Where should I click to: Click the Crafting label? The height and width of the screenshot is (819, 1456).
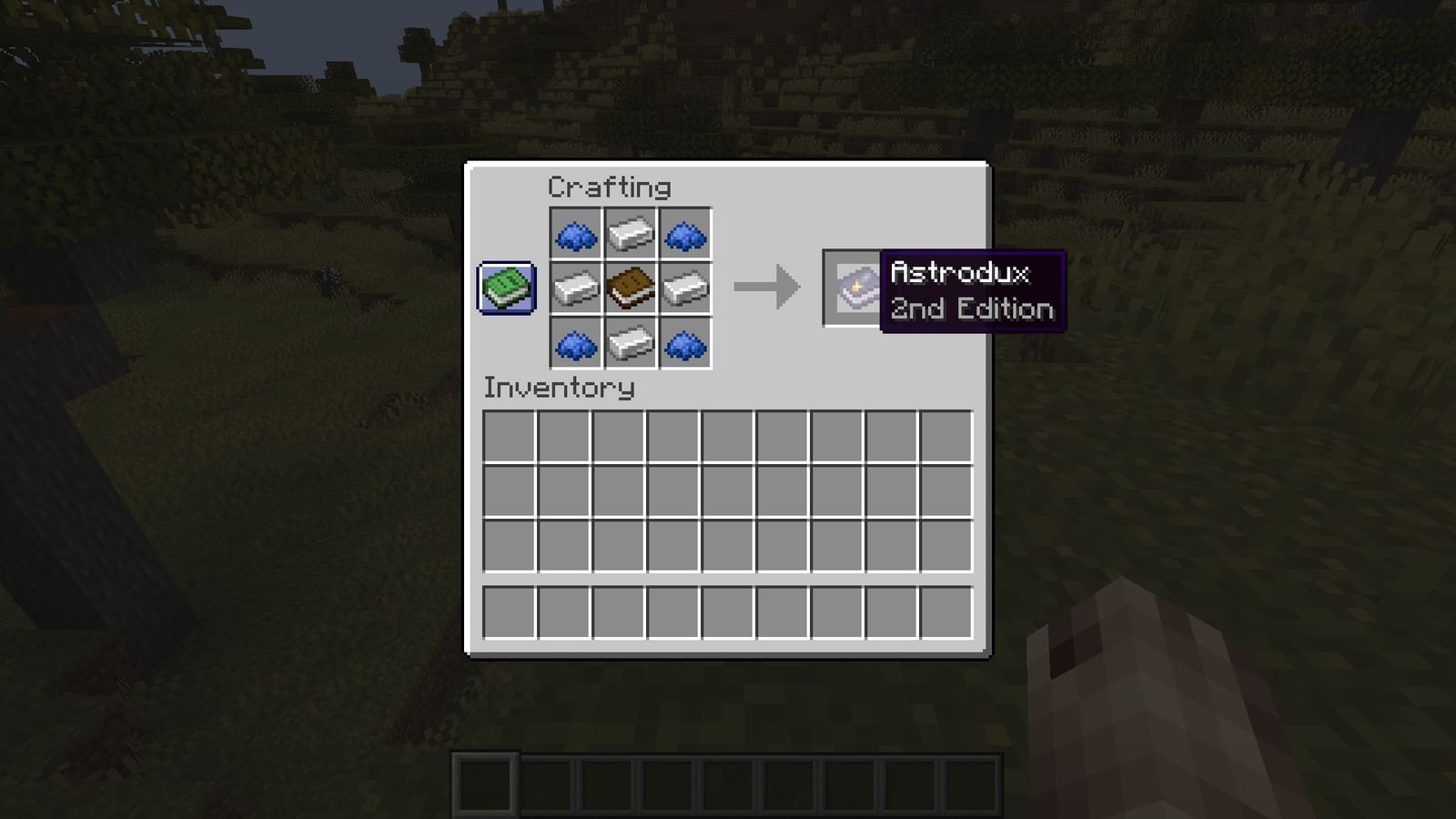[x=608, y=187]
